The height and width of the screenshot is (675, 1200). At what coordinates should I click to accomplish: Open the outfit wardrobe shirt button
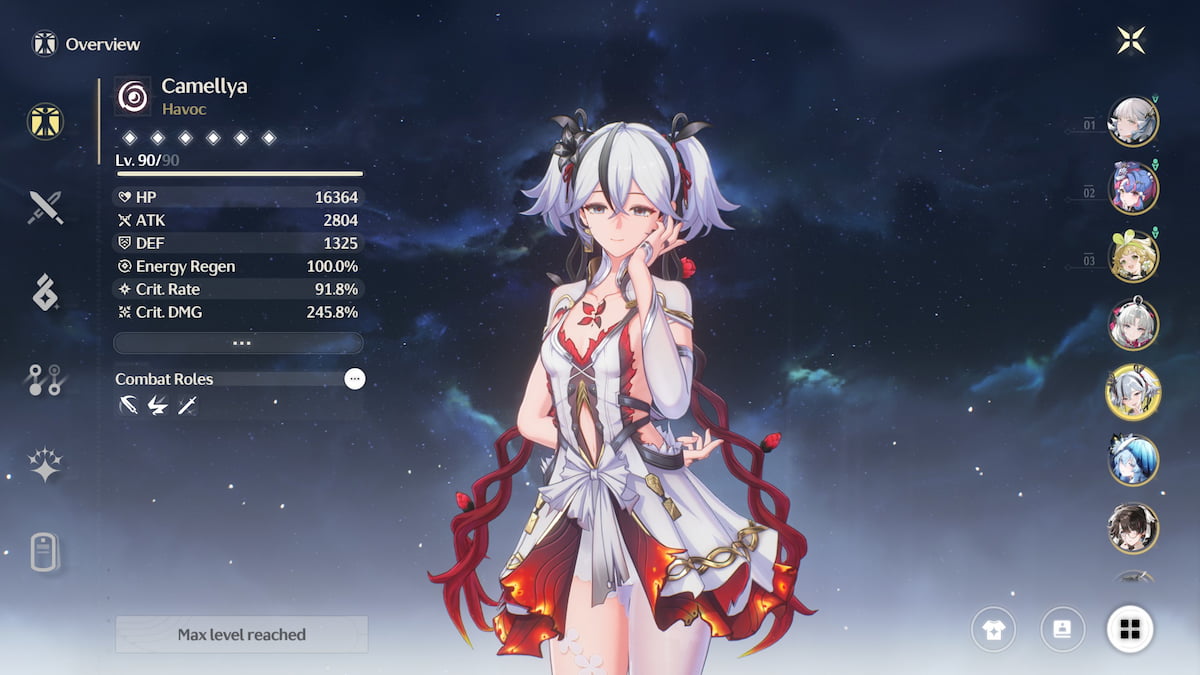pyautogui.click(x=993, y=629)
